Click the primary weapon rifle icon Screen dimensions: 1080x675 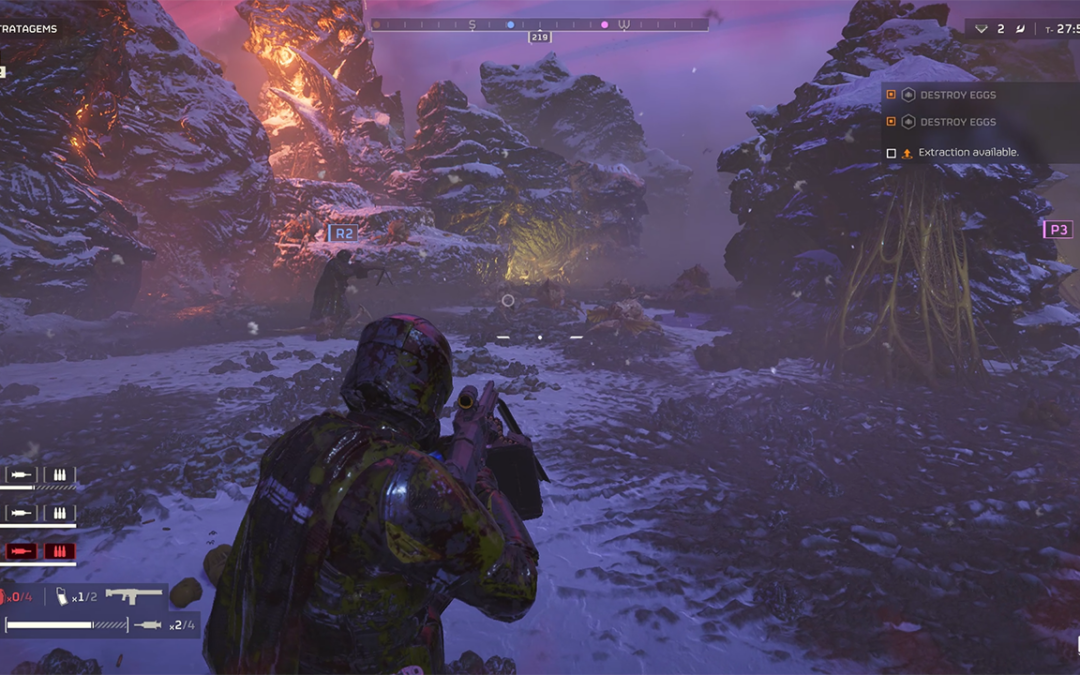coord(134,595)
